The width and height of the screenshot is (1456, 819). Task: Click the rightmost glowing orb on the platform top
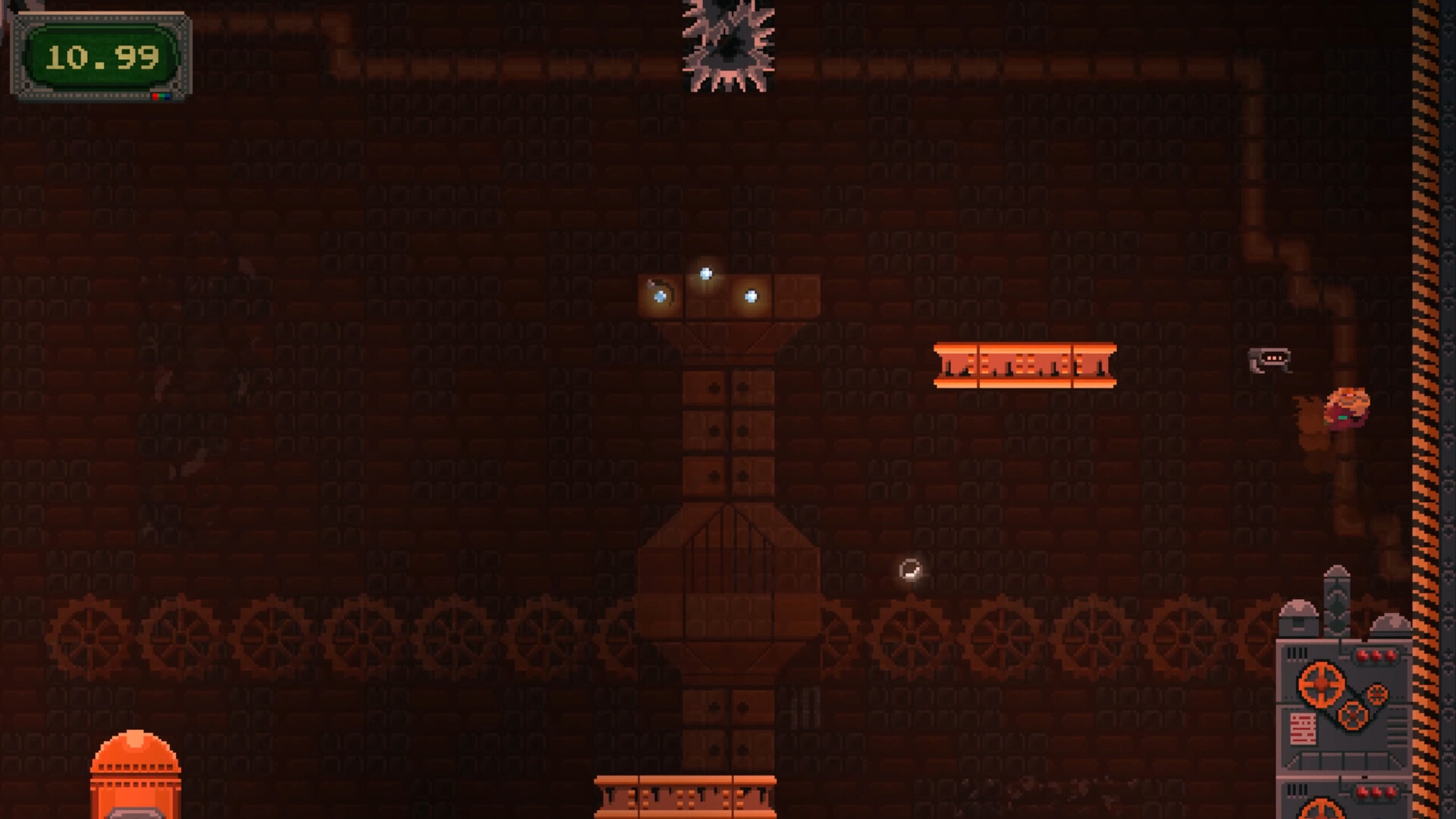click(749, 296)
